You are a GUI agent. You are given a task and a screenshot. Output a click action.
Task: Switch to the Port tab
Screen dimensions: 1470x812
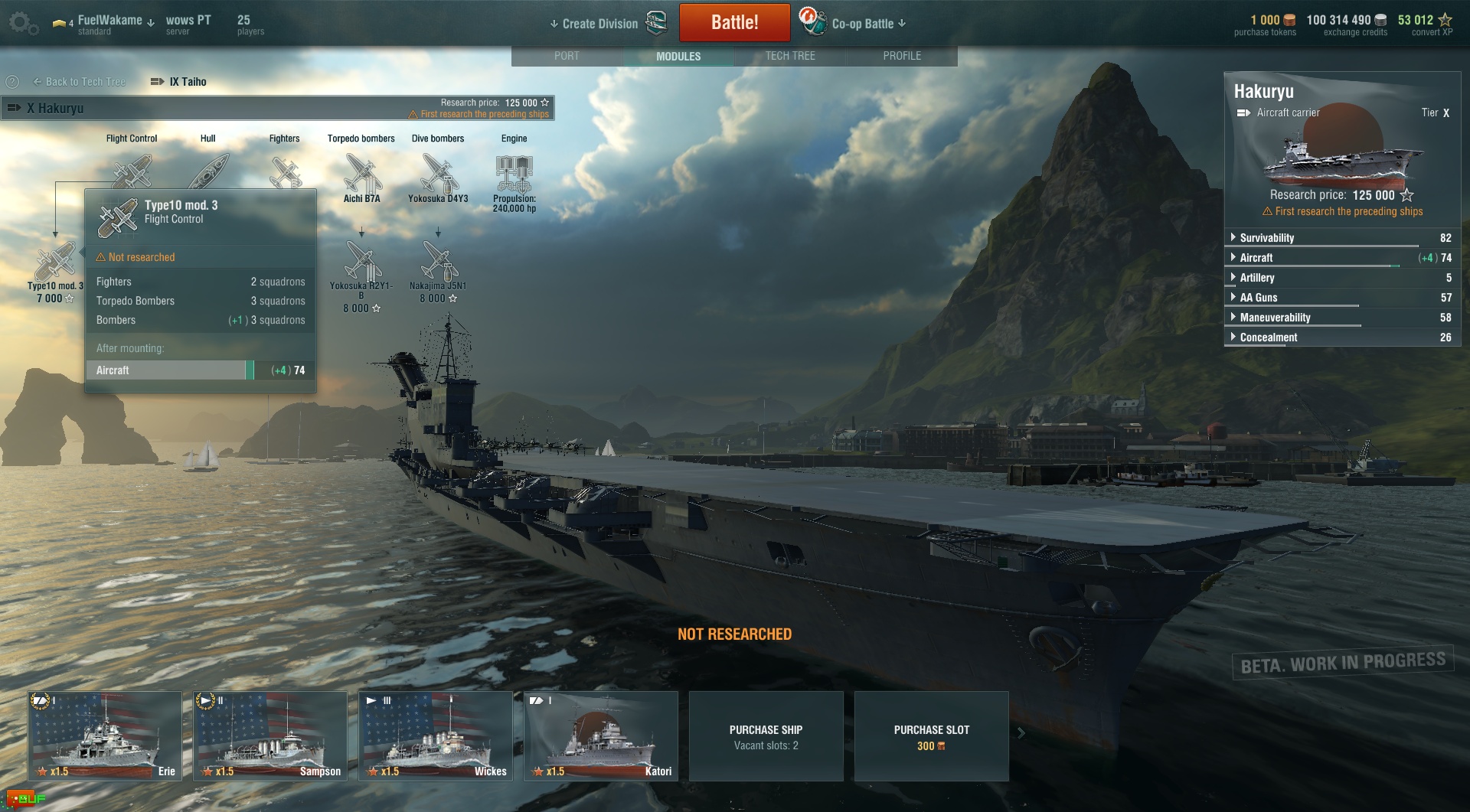pyautogui.click(x=567, y=56)
